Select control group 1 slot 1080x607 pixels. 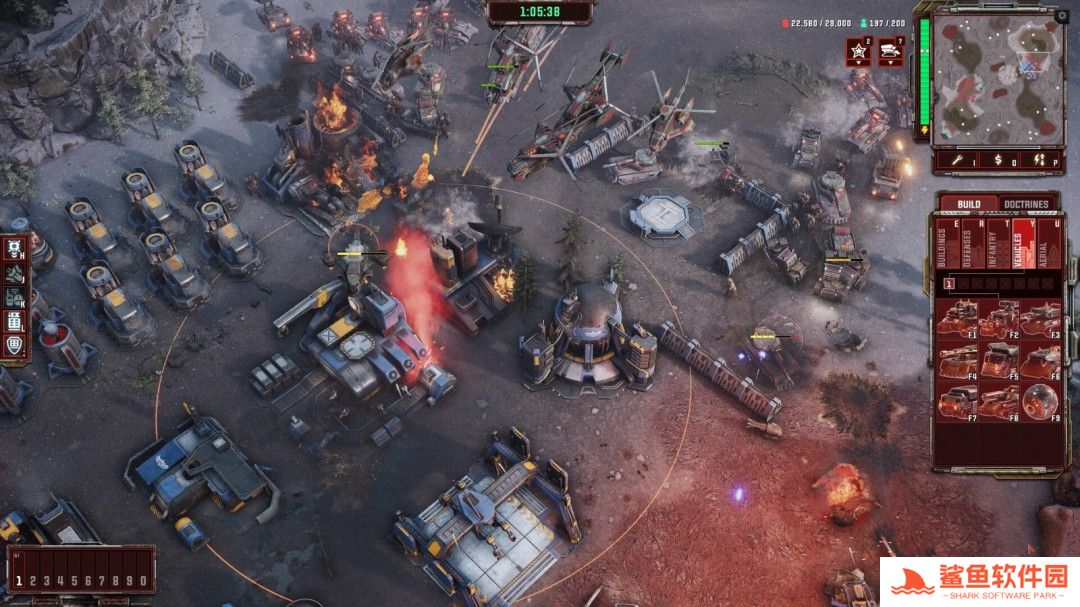19,580
